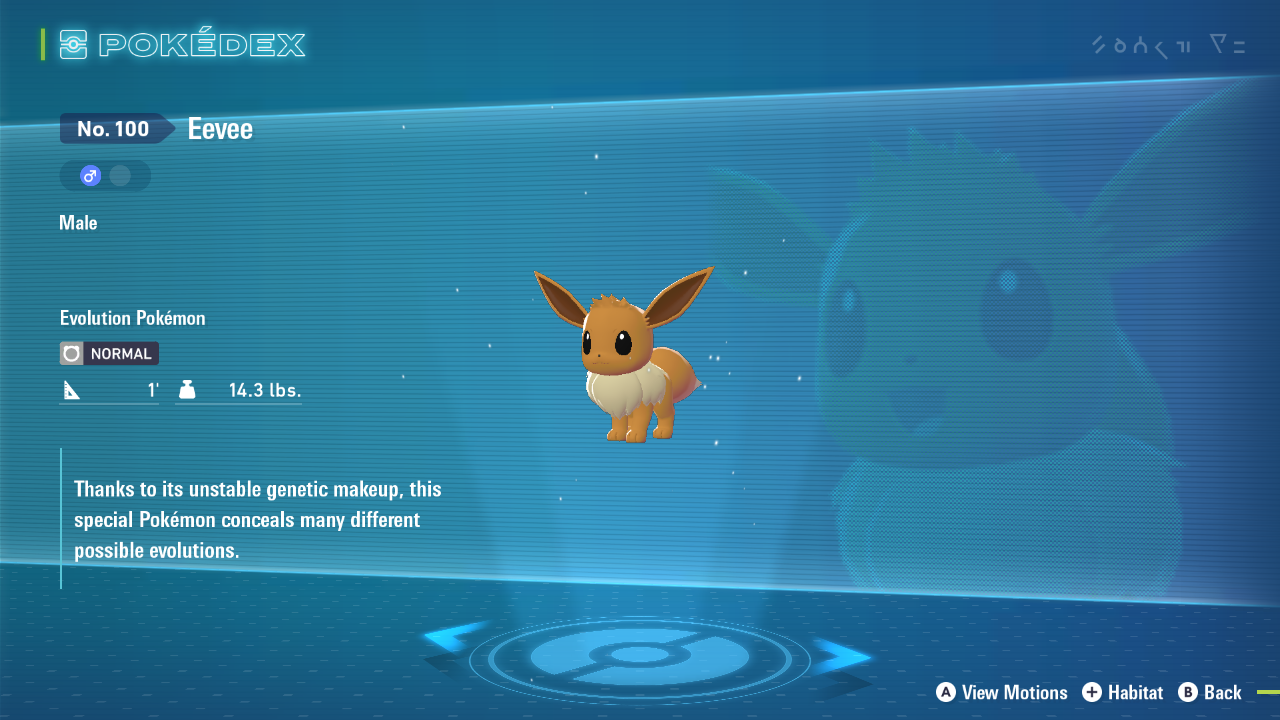
Task: Click the A button icon beside View Motions
Action: (947, 692)
